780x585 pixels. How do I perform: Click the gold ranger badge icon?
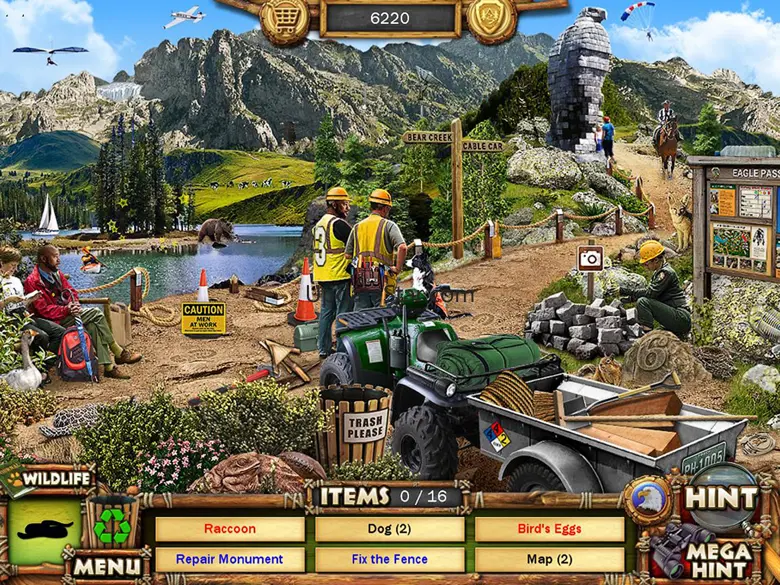pyautogui.click(x=491, y=19)
